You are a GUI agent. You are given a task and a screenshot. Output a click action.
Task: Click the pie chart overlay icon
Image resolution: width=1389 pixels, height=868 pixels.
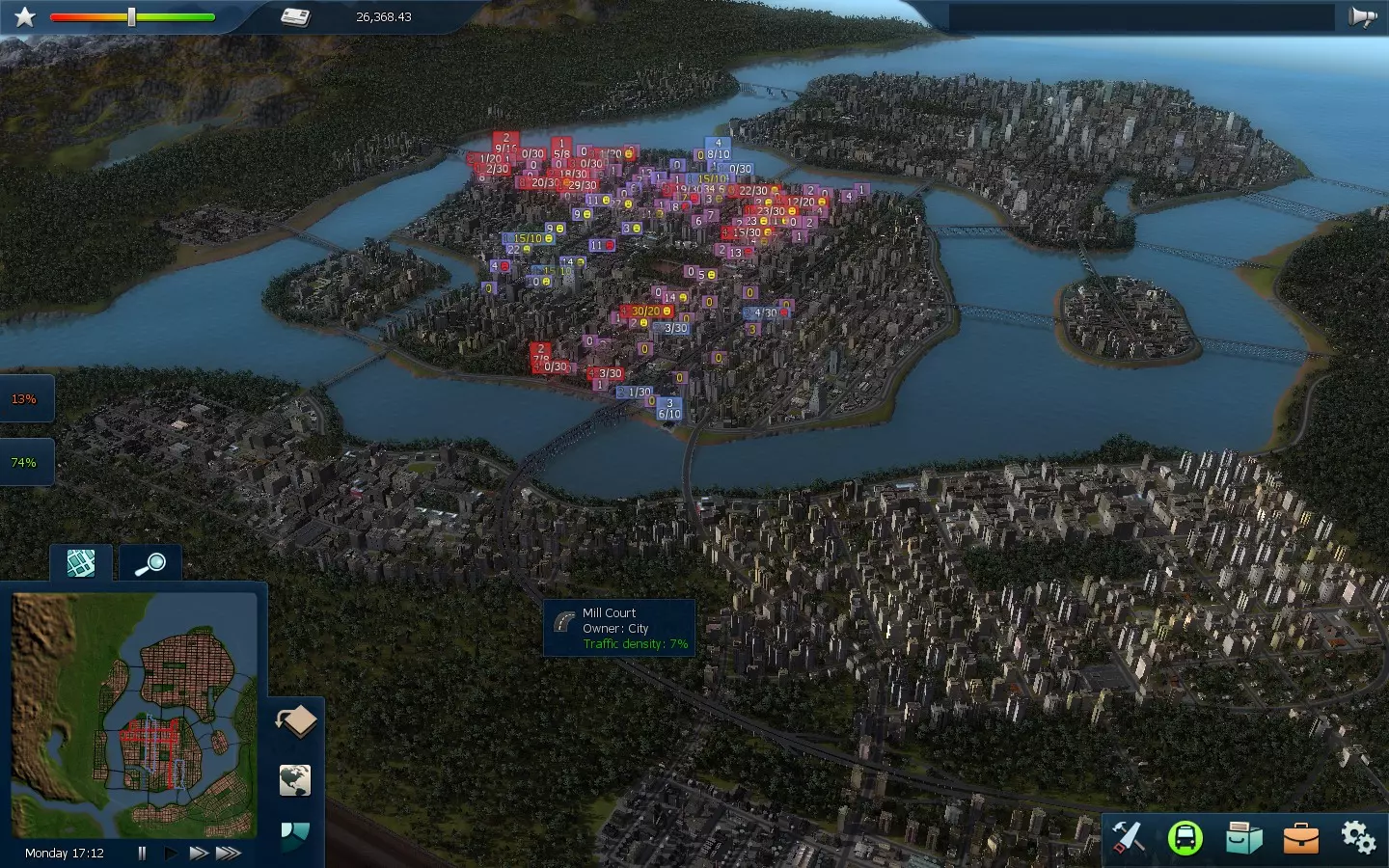295,833
